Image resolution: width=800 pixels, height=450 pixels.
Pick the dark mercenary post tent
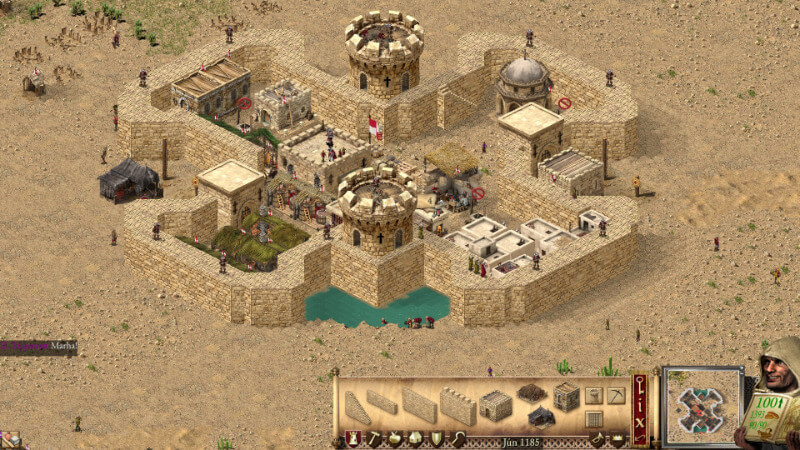(541, 415)
